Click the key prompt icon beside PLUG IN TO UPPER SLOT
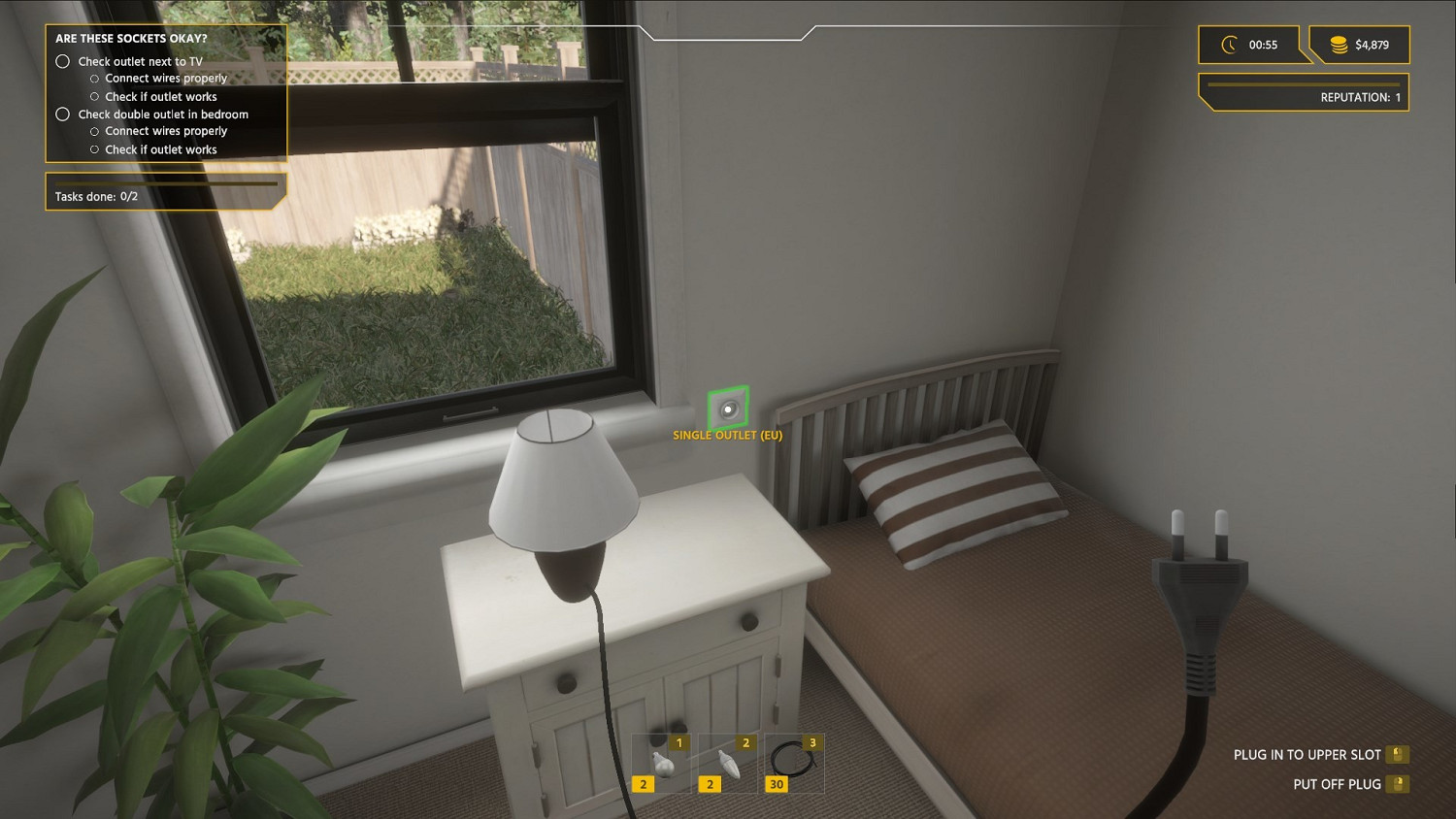Screen dimensions: 1456x819 pyautogui.click(x=1398, y=753)
